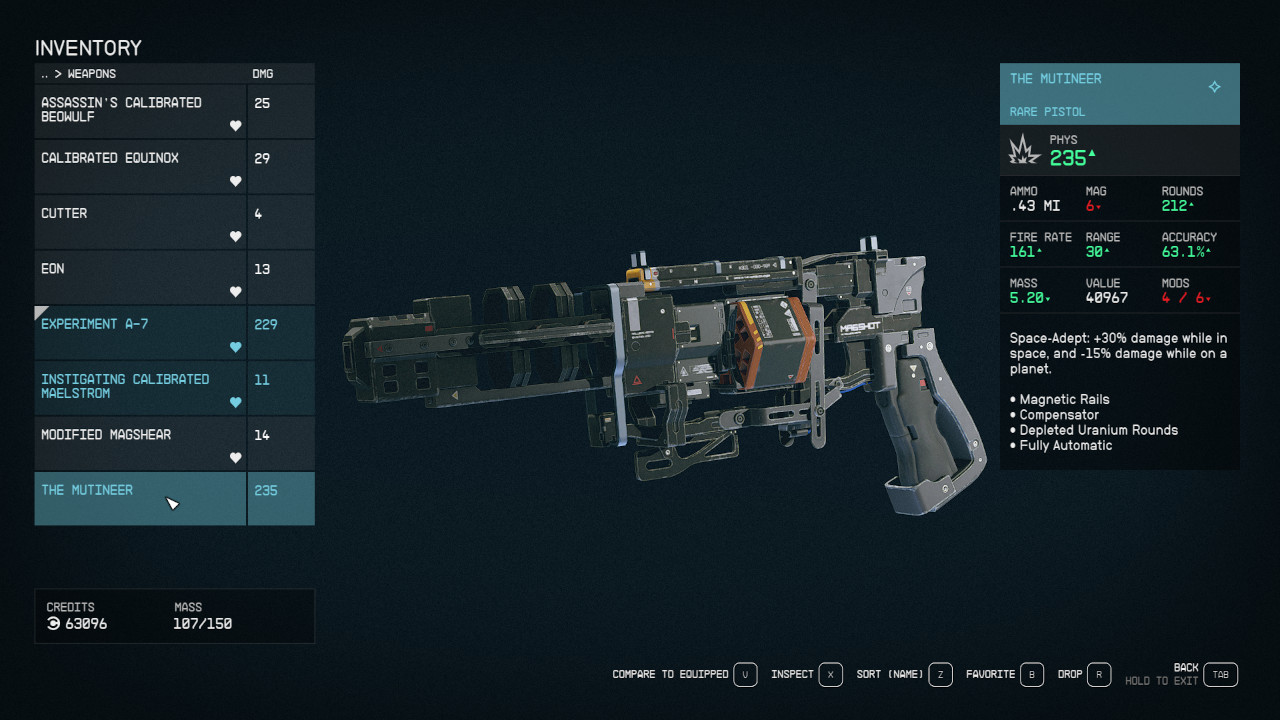Choose the Calibrated Equinox entry
Screen dimensions: 1280x720
[x=140, y=166]
